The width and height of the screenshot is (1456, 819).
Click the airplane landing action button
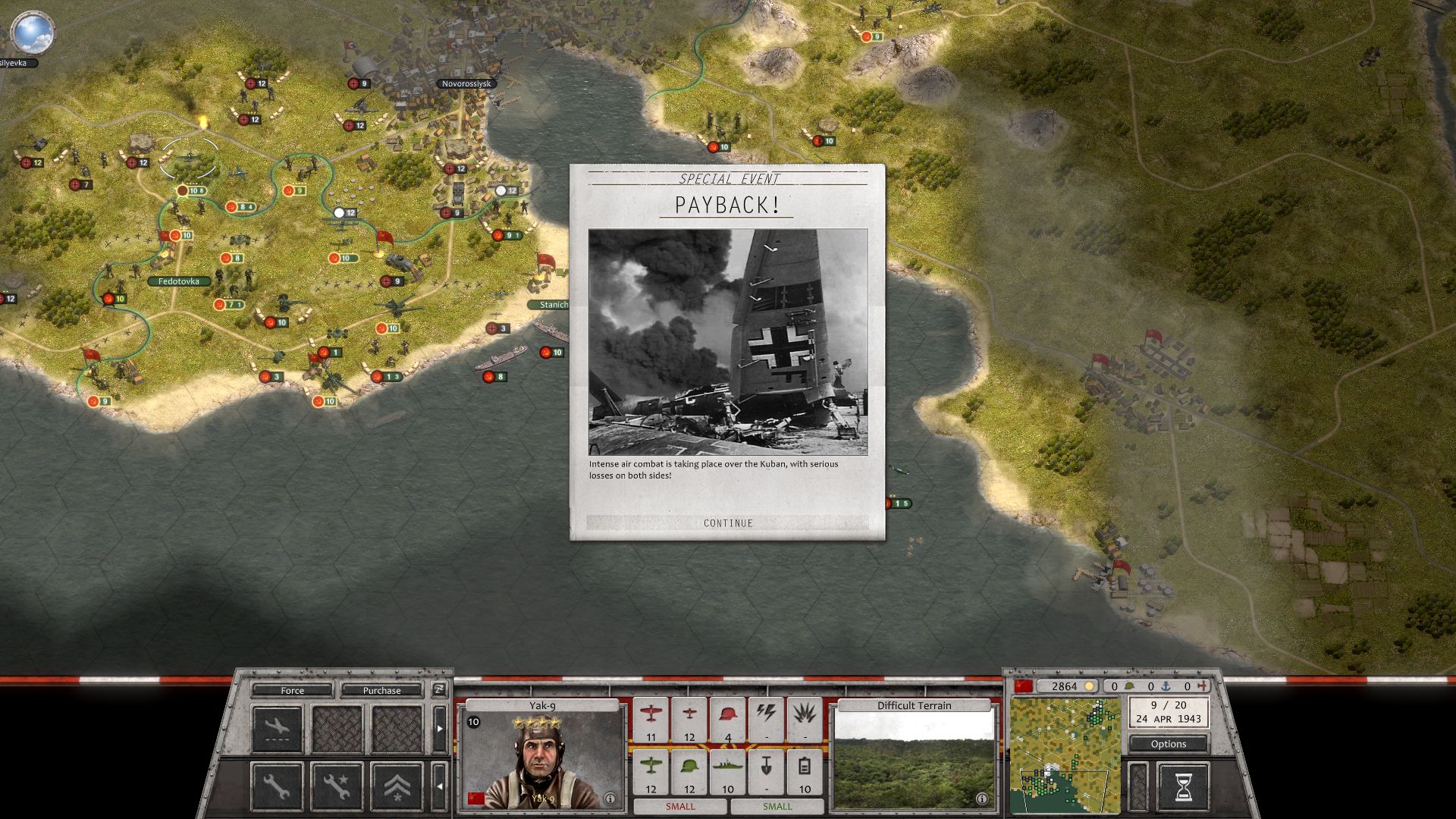click(x=277, y=729)
